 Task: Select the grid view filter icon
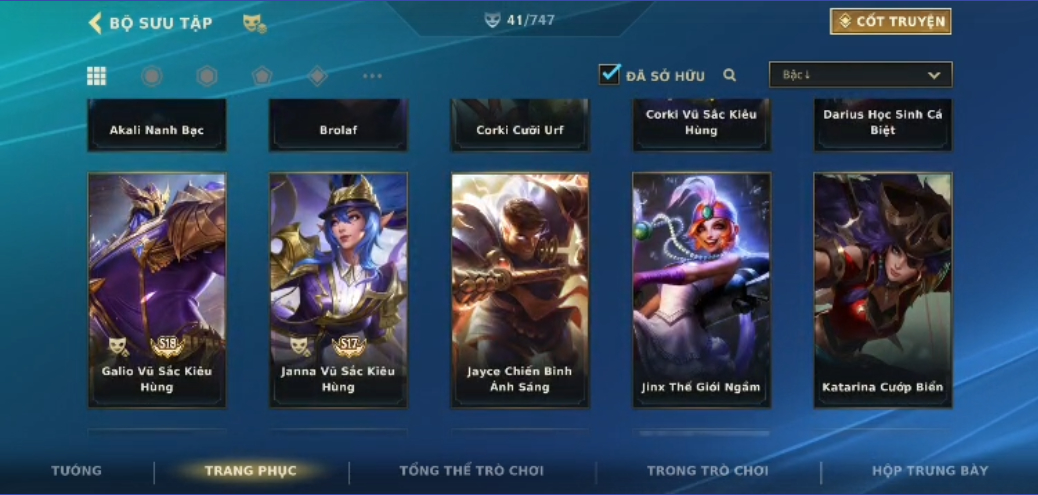click(97, 76)
